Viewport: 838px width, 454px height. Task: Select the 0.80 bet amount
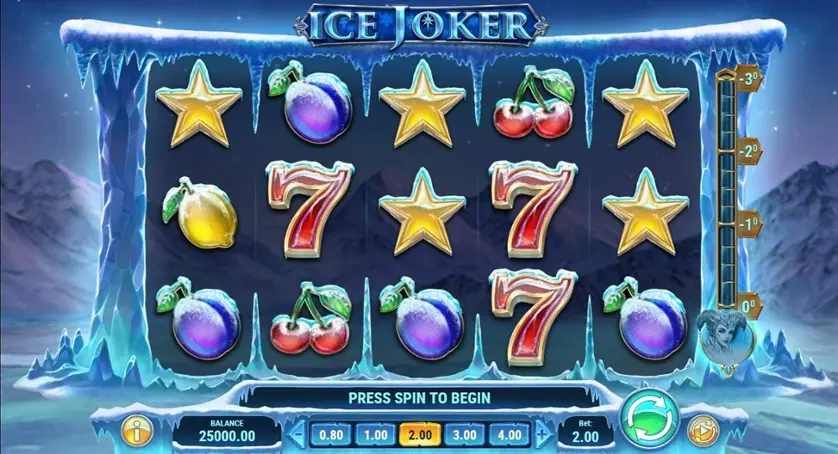coord(330,435)
